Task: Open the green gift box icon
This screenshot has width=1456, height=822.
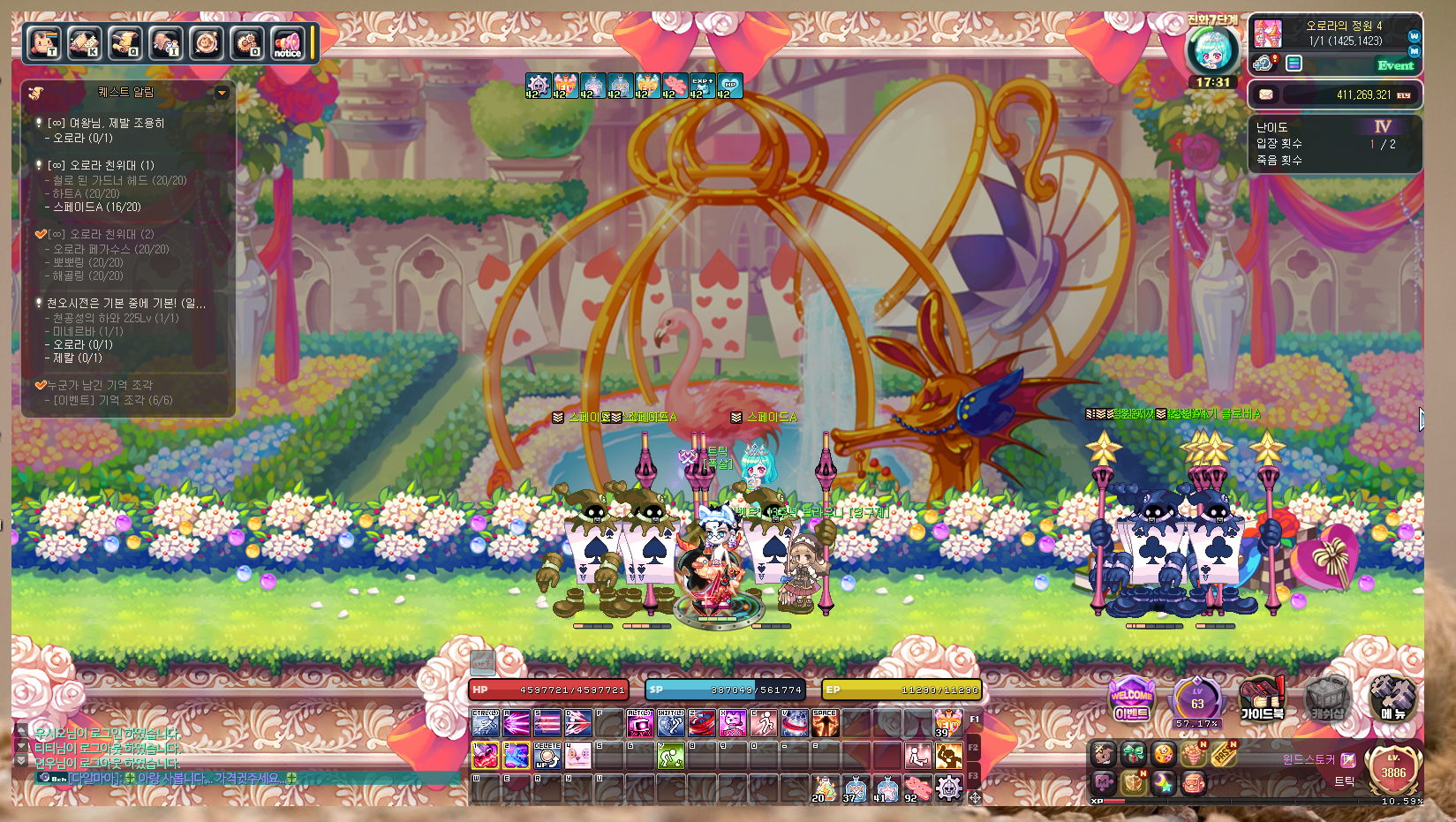Action: click(x=1134, y=754)
